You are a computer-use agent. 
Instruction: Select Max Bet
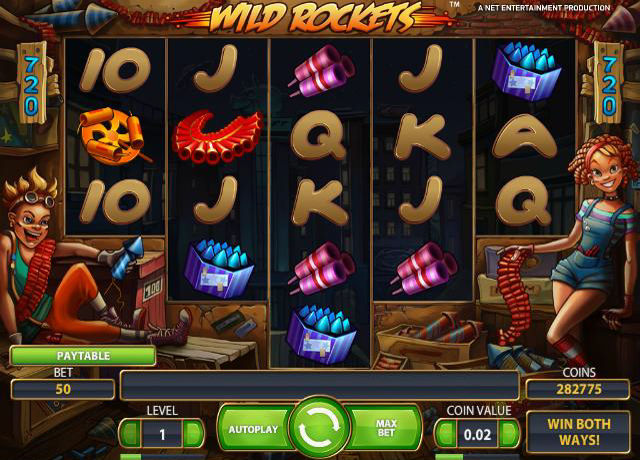[387, 430]
